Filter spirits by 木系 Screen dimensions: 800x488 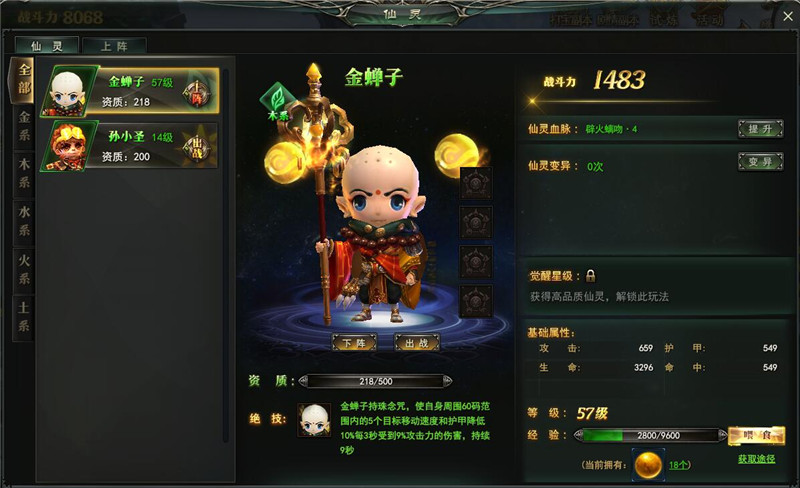pyautogui.click(x=24, y=173)
